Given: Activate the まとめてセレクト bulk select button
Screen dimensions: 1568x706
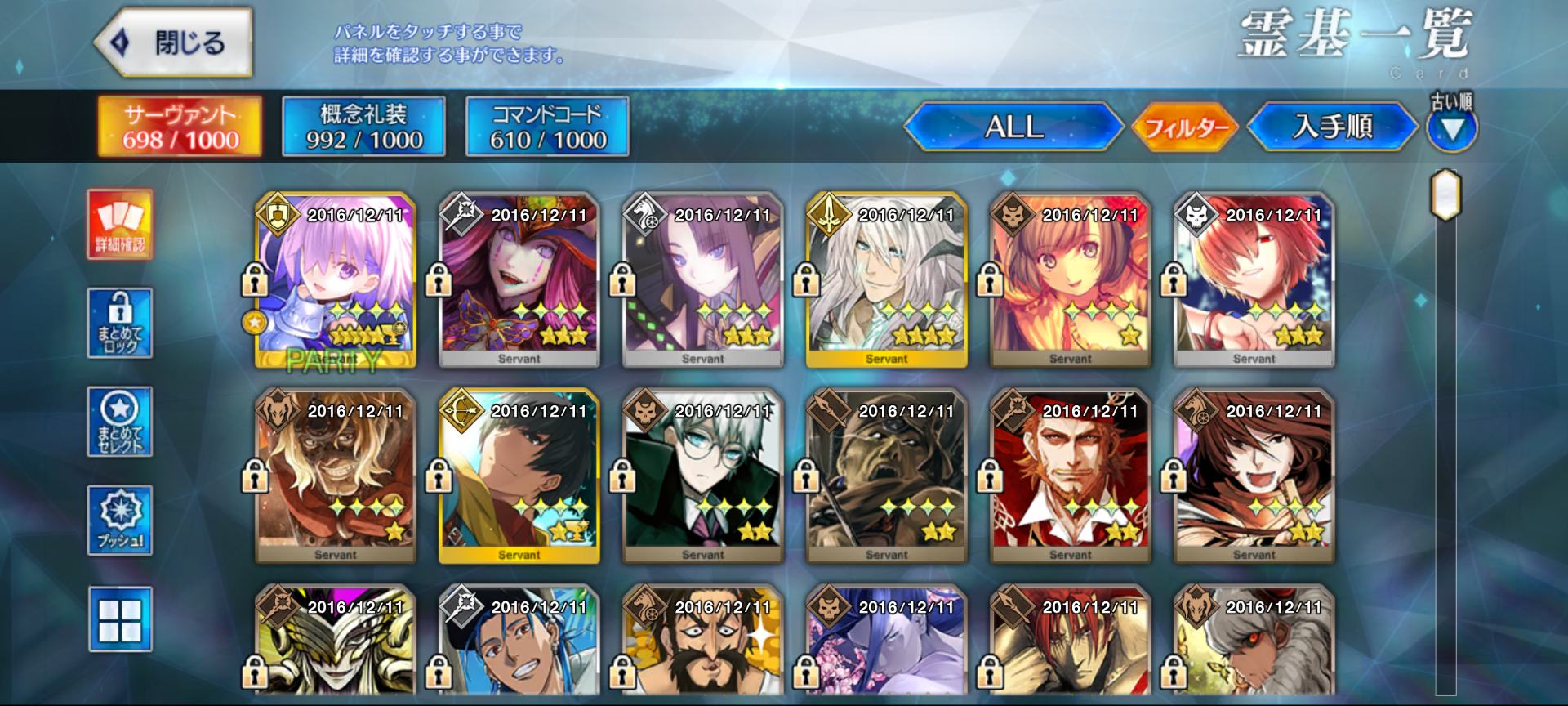Looking at the screenshot, I should point(120,422).
